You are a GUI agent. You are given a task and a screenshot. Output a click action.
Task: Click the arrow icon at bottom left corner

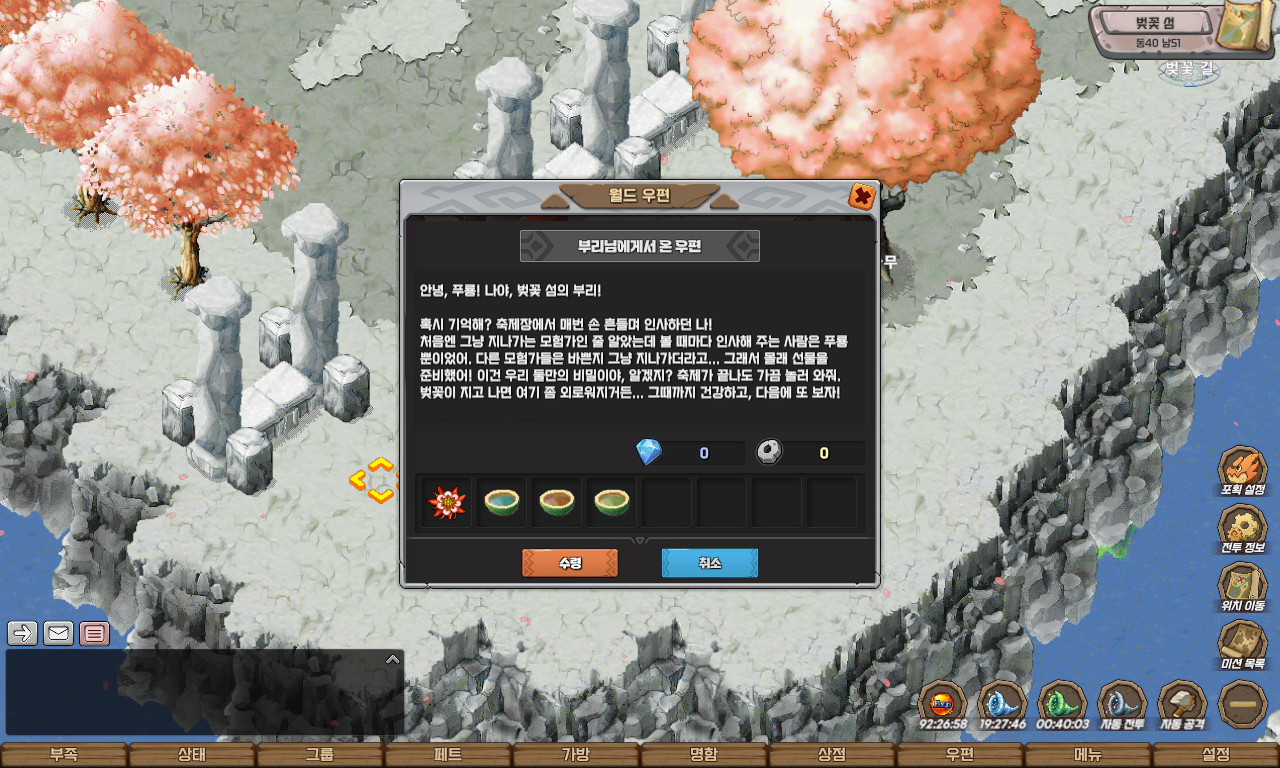tap(20, 632)
